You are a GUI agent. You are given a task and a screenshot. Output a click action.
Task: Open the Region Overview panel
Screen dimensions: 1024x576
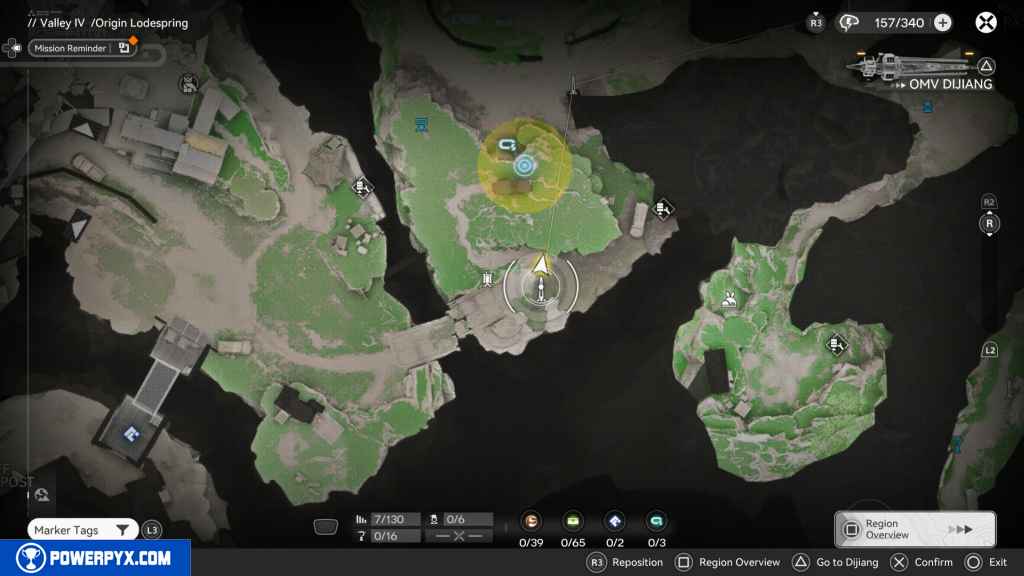pyautogui.click(x=914, y=529)
